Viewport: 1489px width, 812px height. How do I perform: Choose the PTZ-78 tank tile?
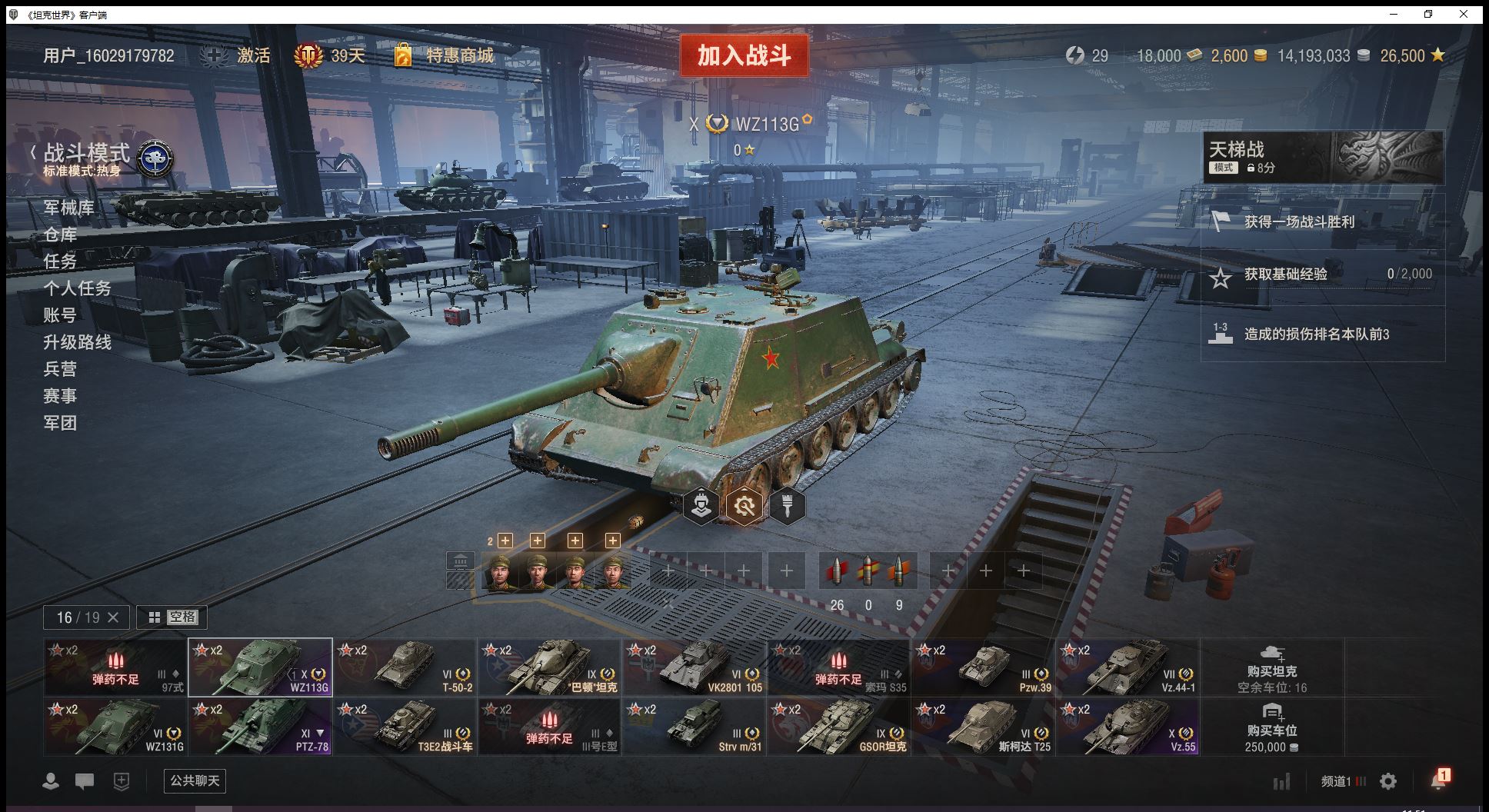260,726
